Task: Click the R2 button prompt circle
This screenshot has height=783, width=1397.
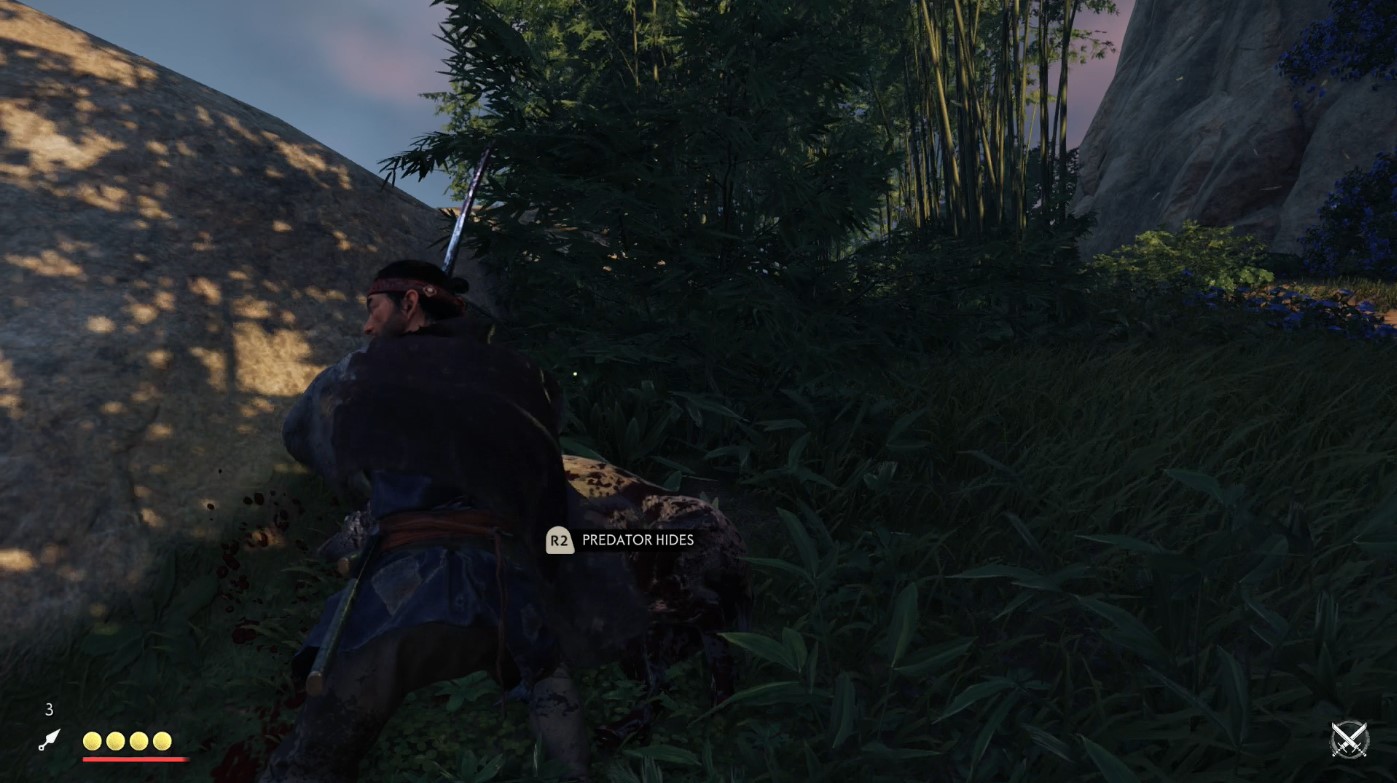Action: (x=559, y=540)
